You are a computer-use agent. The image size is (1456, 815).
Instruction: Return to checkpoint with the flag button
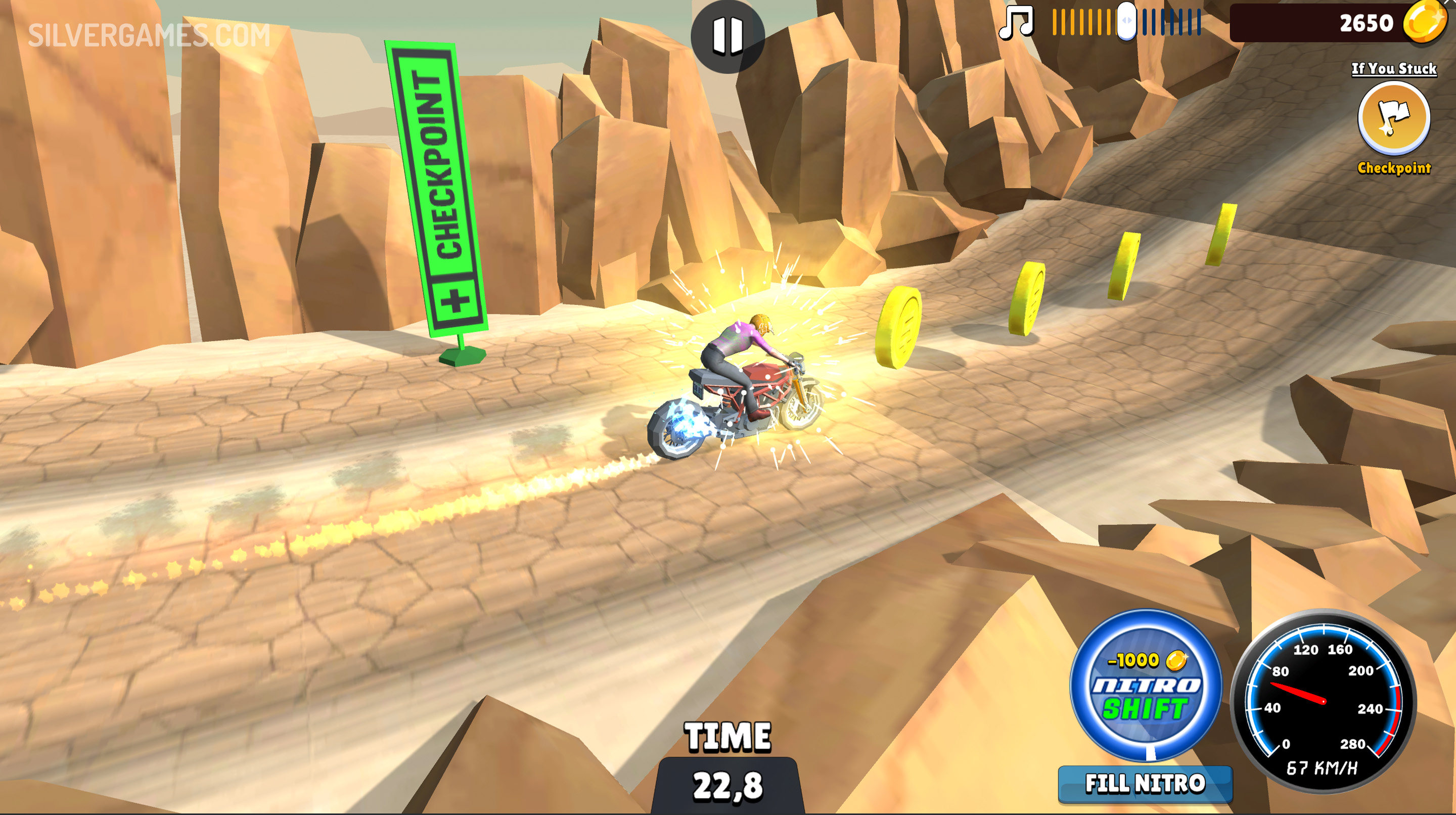(x=1394, y=118)
